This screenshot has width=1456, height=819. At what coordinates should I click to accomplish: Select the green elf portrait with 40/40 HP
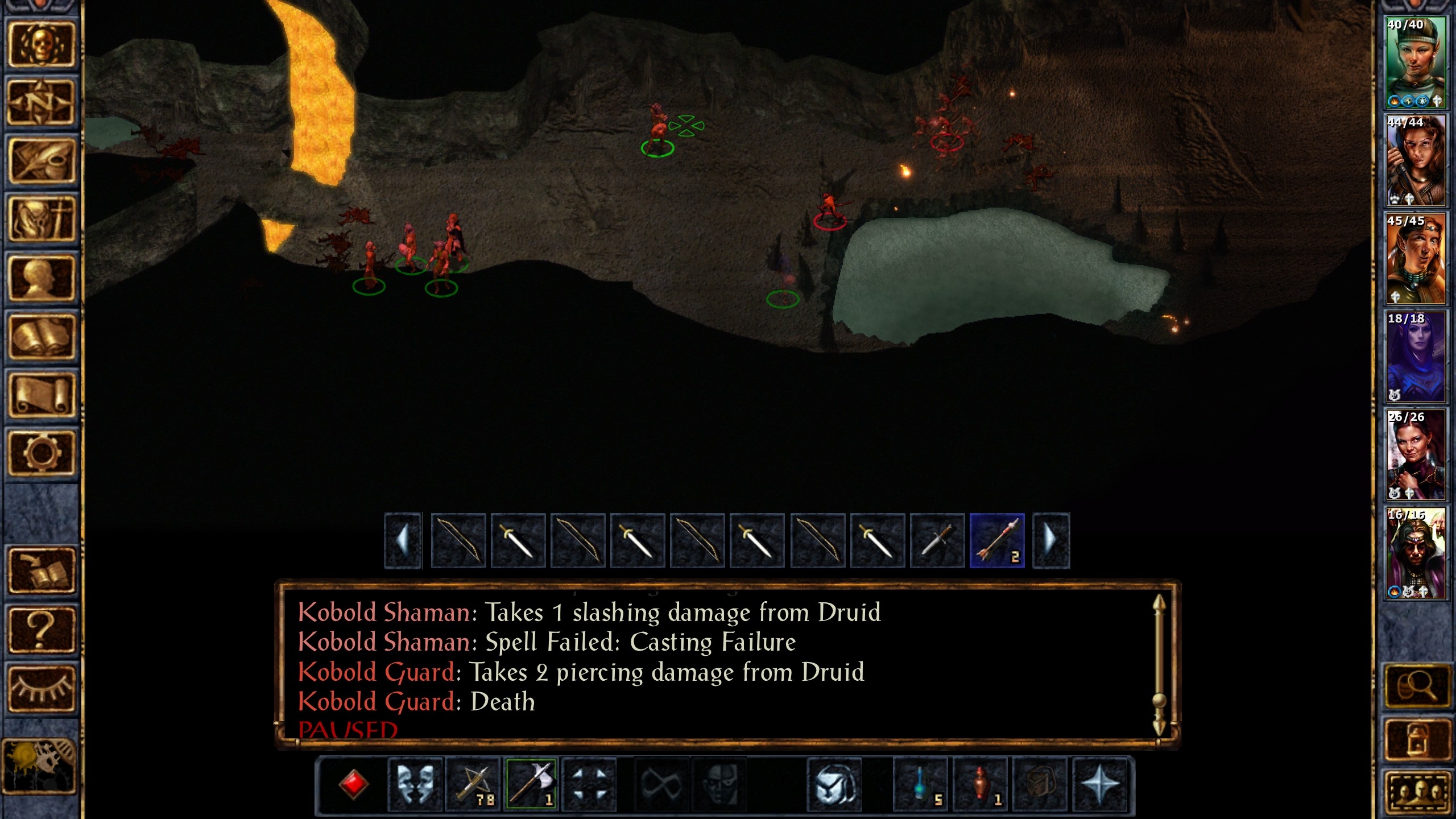tap(1415, 63)
